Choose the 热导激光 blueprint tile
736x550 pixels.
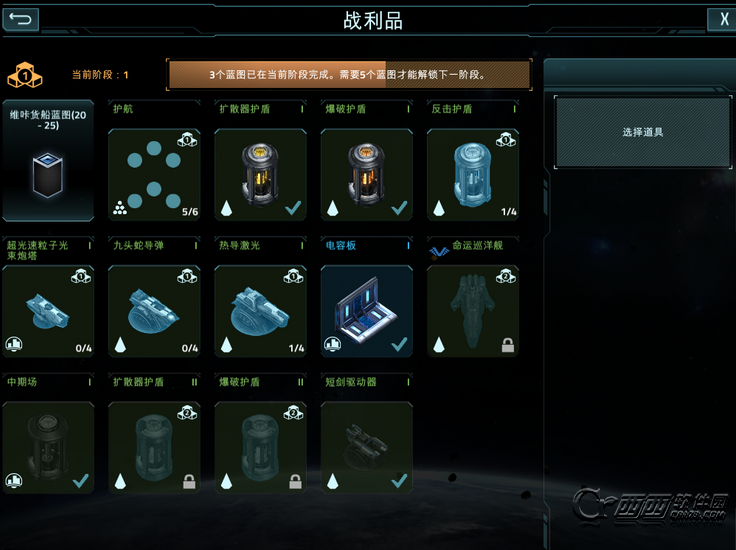260,311
